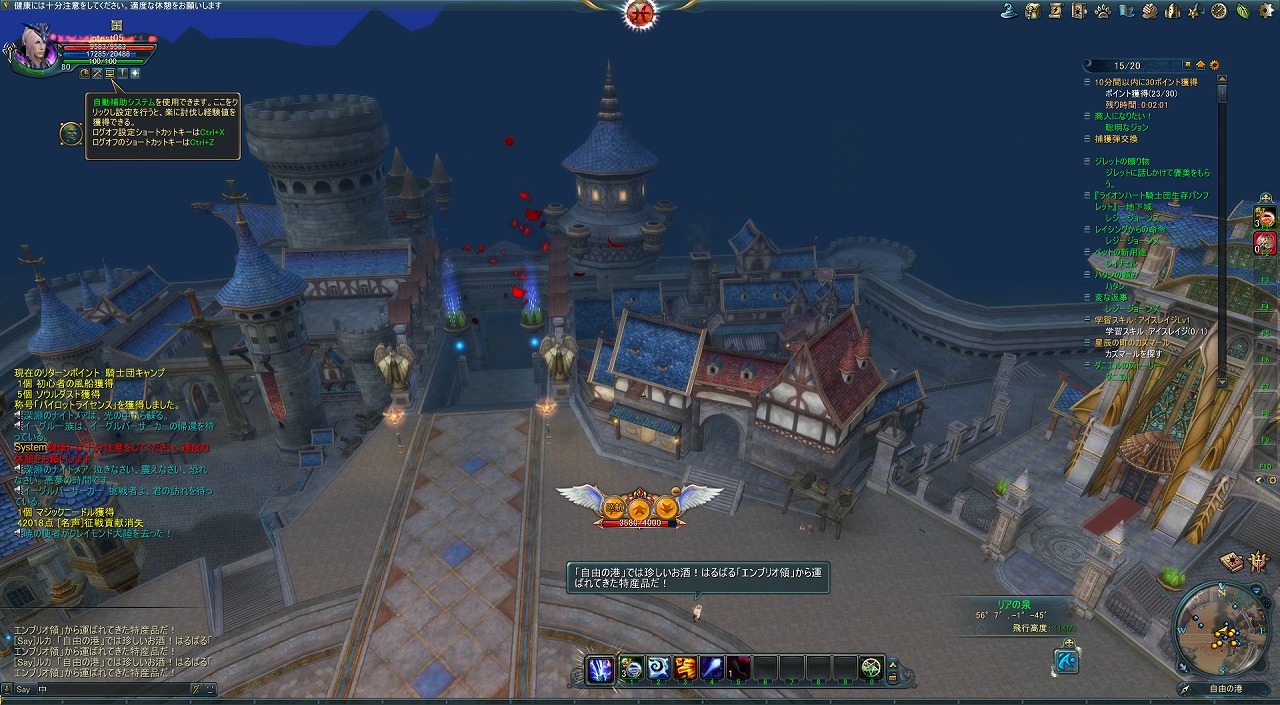The width and height of the screenshot is (1280, 705).
Task: Click the 自由の港 location bar
Action: point(1225,688)
